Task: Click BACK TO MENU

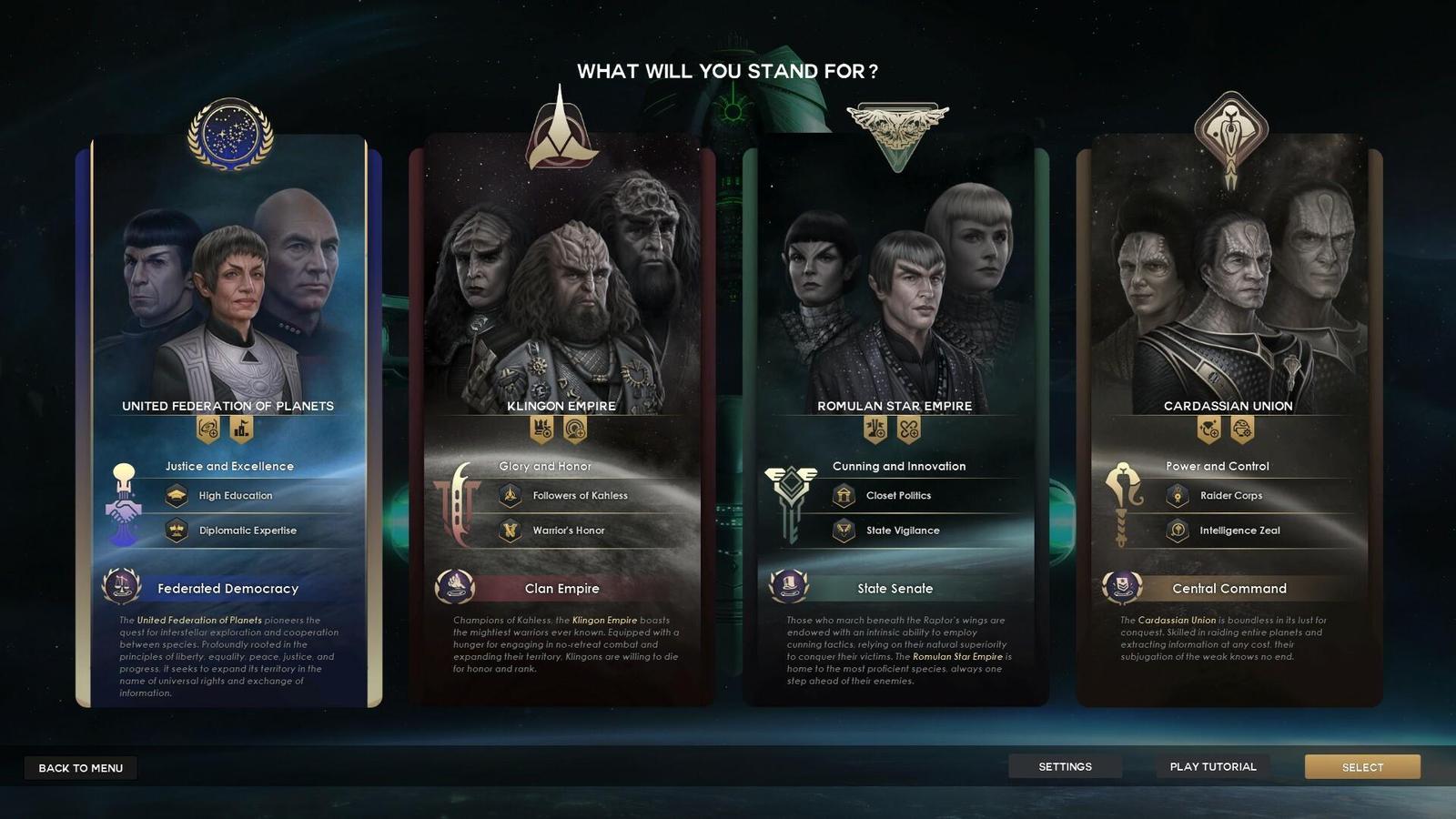Action: click(x=80, y=767)
